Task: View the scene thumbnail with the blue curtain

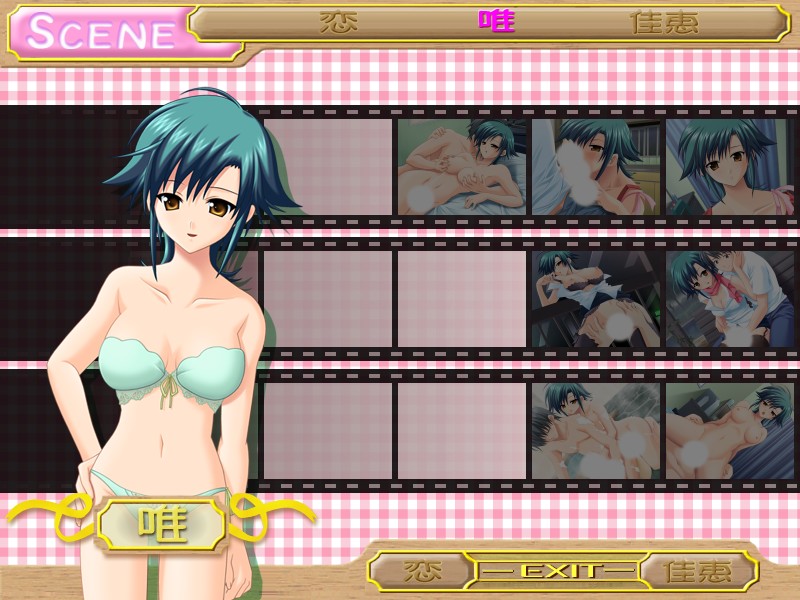Action: click(x=730, y=167)
